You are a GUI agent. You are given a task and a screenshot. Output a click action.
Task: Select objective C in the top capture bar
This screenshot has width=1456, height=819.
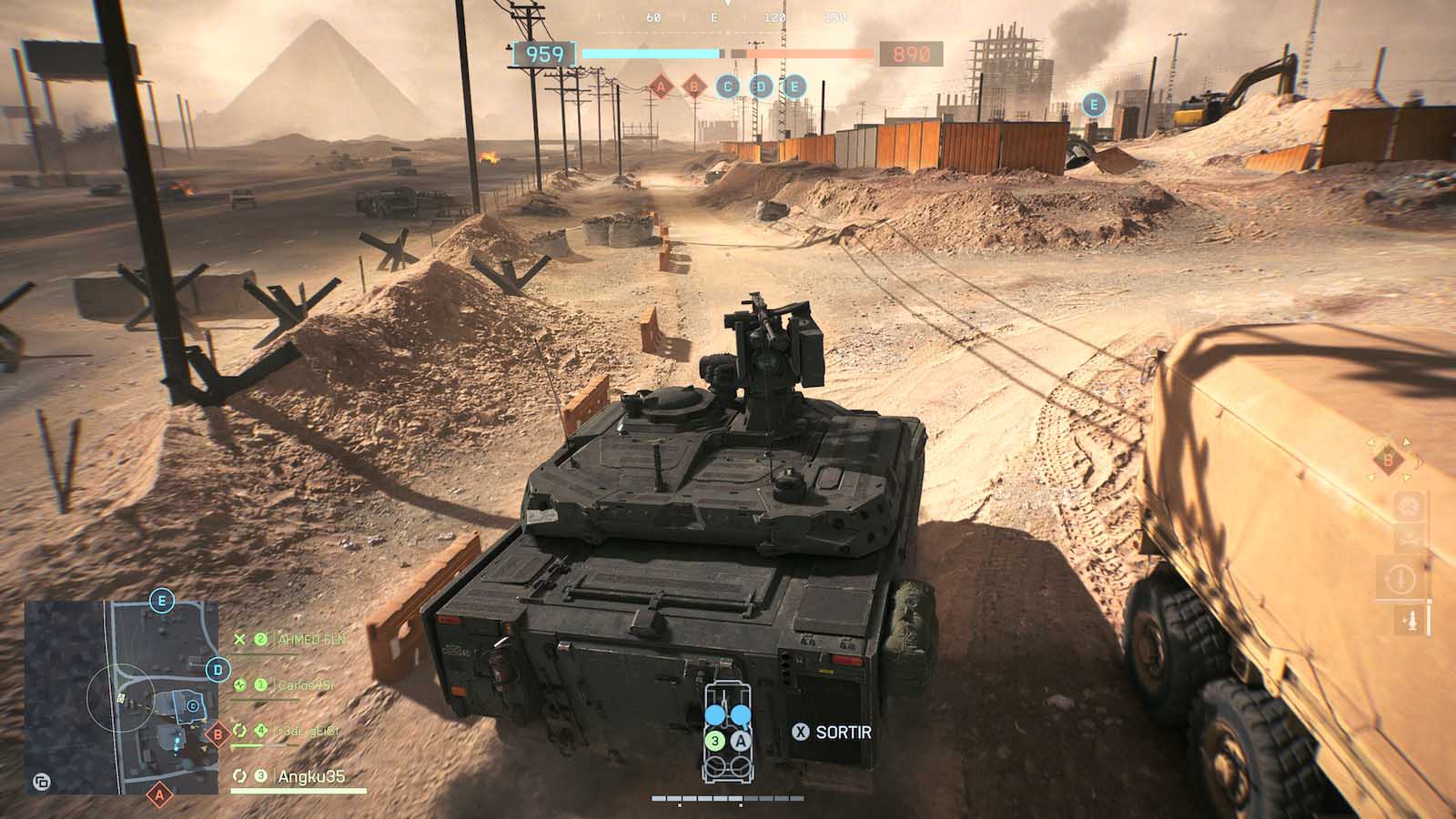(727, 87)
